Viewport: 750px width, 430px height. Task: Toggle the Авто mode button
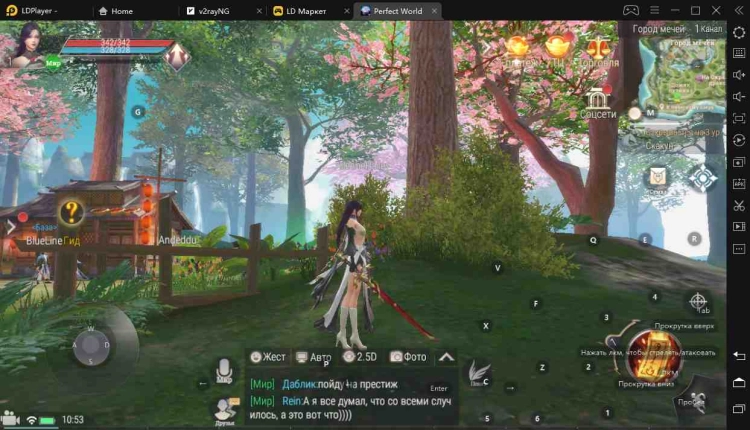point(314,356)
